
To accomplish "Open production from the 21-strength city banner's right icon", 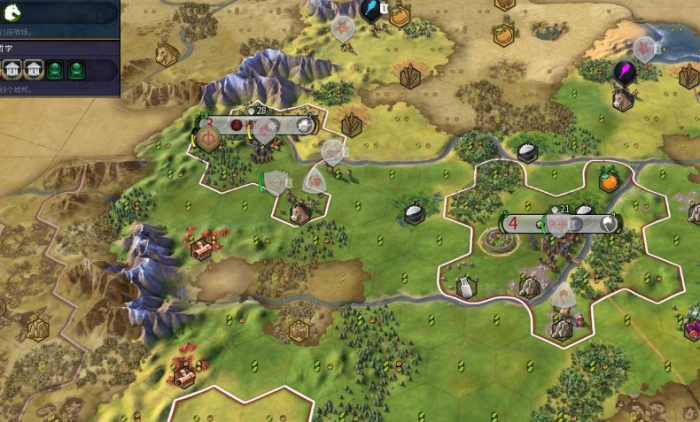I will [606, 224].
